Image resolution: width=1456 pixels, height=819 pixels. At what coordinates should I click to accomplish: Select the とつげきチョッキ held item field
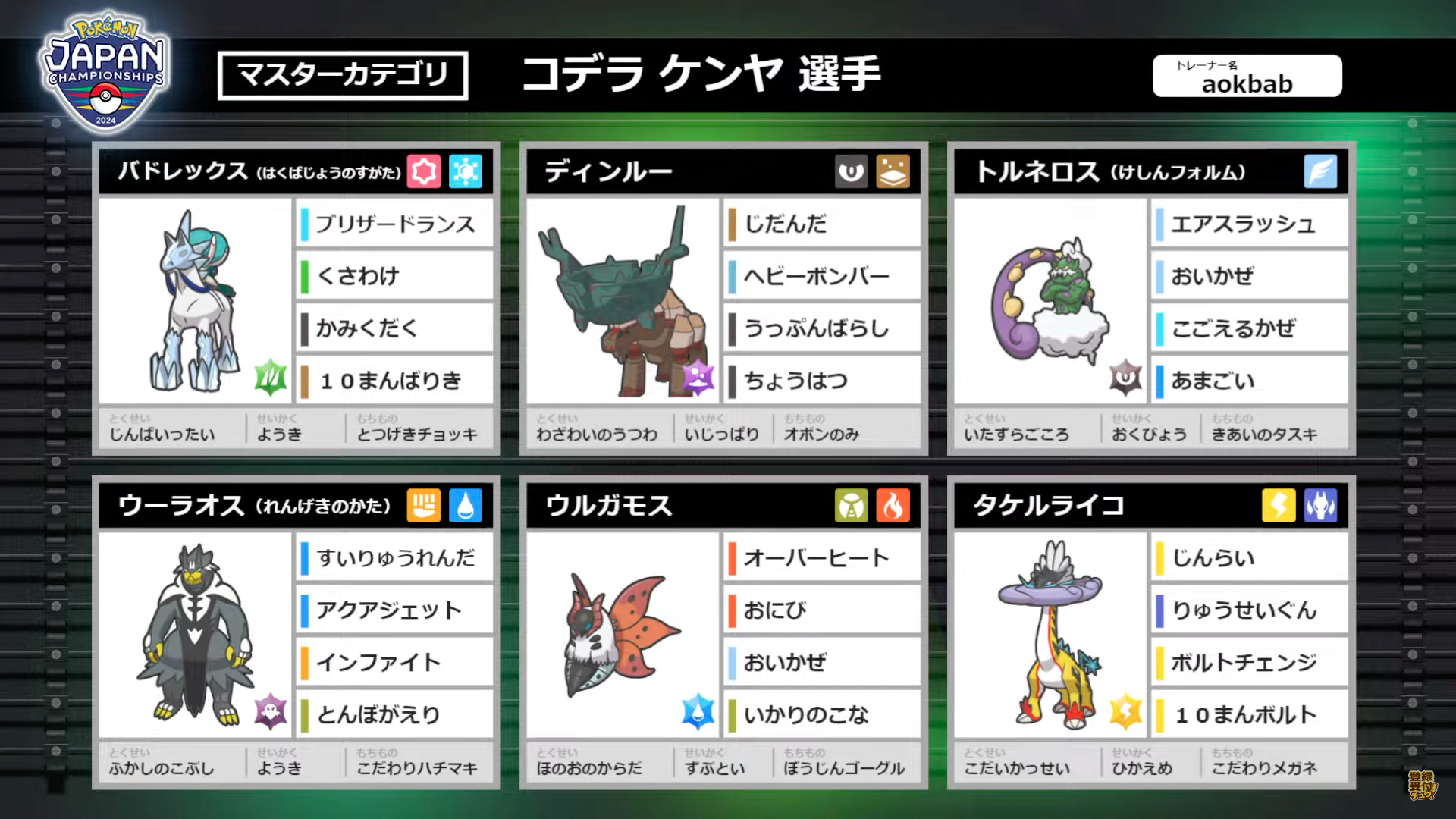click(x=417, y=428)
